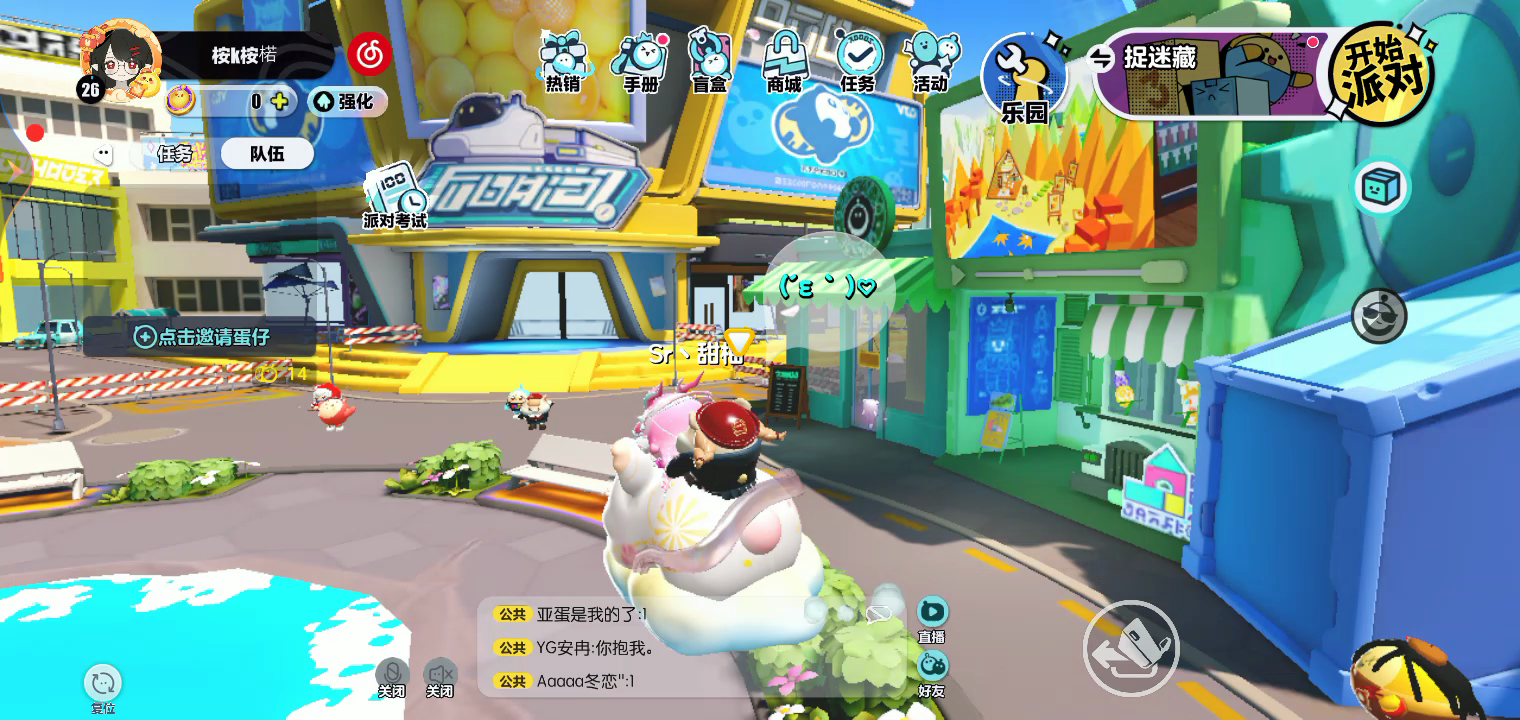Image resolution: width=1520 pixels, height=720 pixels.
Task: Open the 商城 shop
Action: (785, 62)
